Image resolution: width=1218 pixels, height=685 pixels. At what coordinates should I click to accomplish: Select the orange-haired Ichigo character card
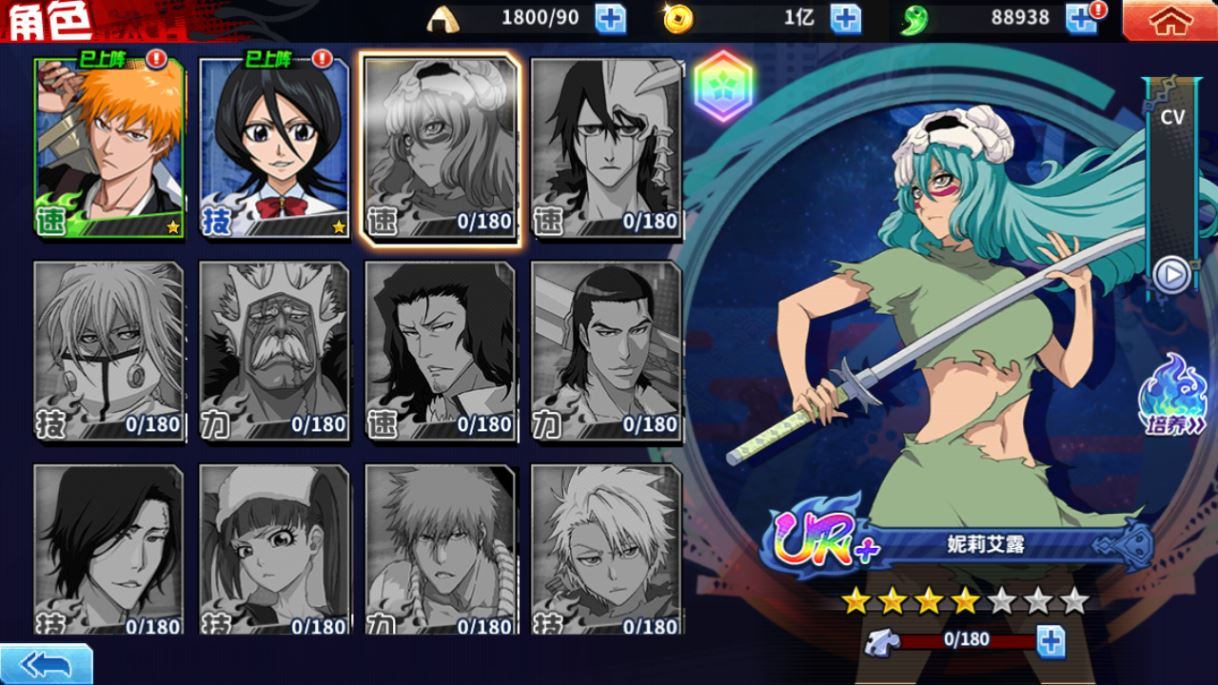point(110,148)
